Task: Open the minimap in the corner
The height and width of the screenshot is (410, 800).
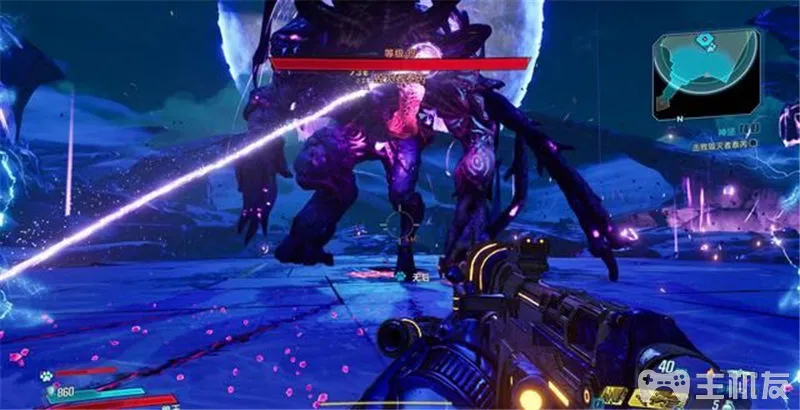Action: pos(705,70)
